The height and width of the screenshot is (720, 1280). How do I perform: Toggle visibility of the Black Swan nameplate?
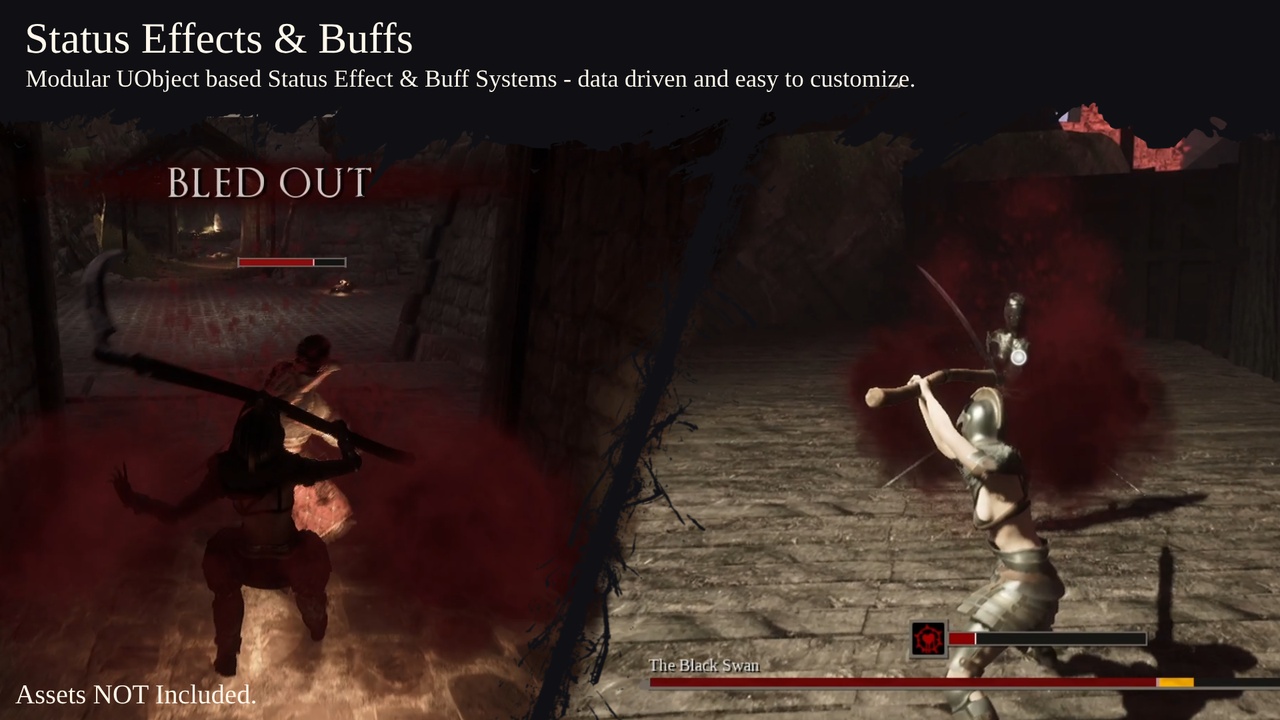click(x=705, y=664)
